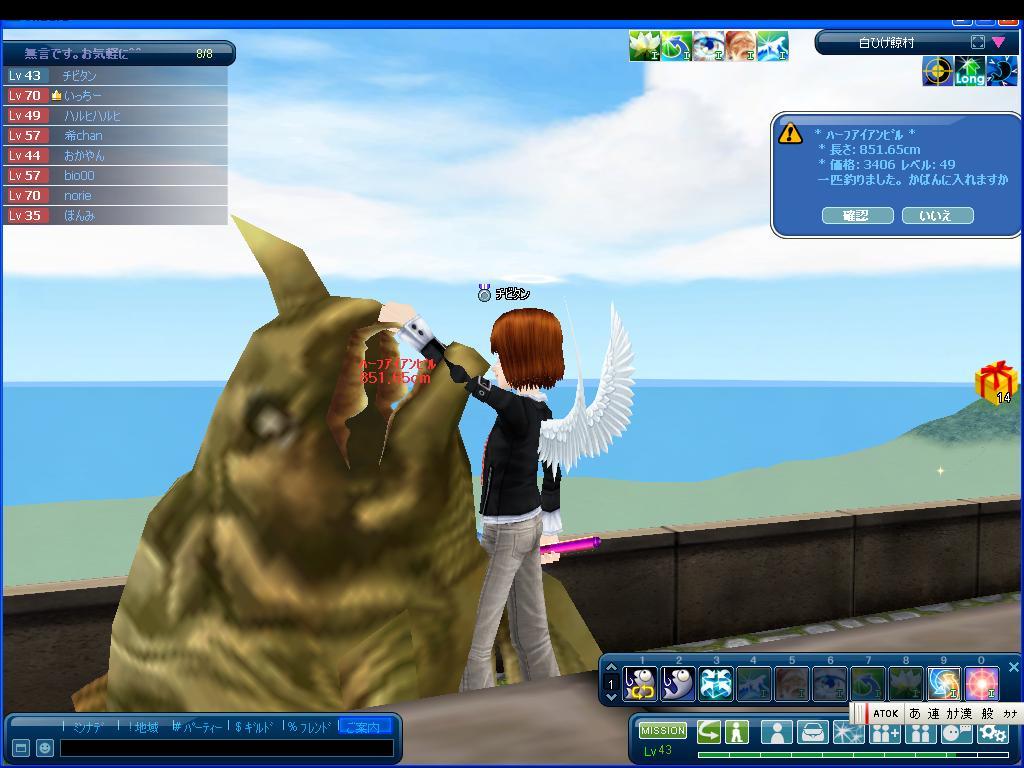The image size is (1024, 768).
Task: Focus the chat text input box
Action: 226,748
